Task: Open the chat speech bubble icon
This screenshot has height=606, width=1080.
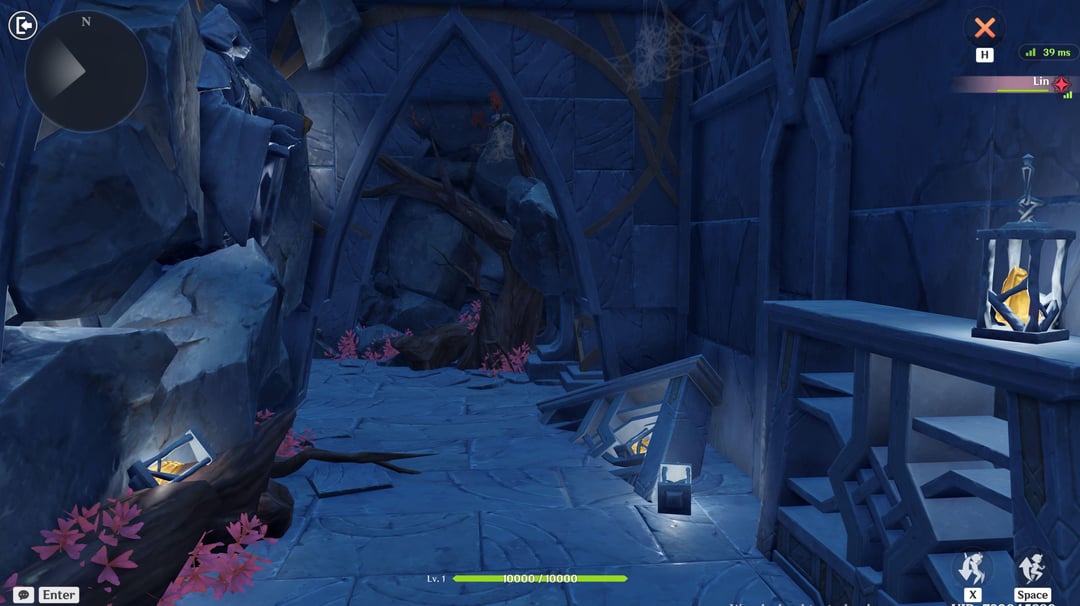Action: [23, 594]
